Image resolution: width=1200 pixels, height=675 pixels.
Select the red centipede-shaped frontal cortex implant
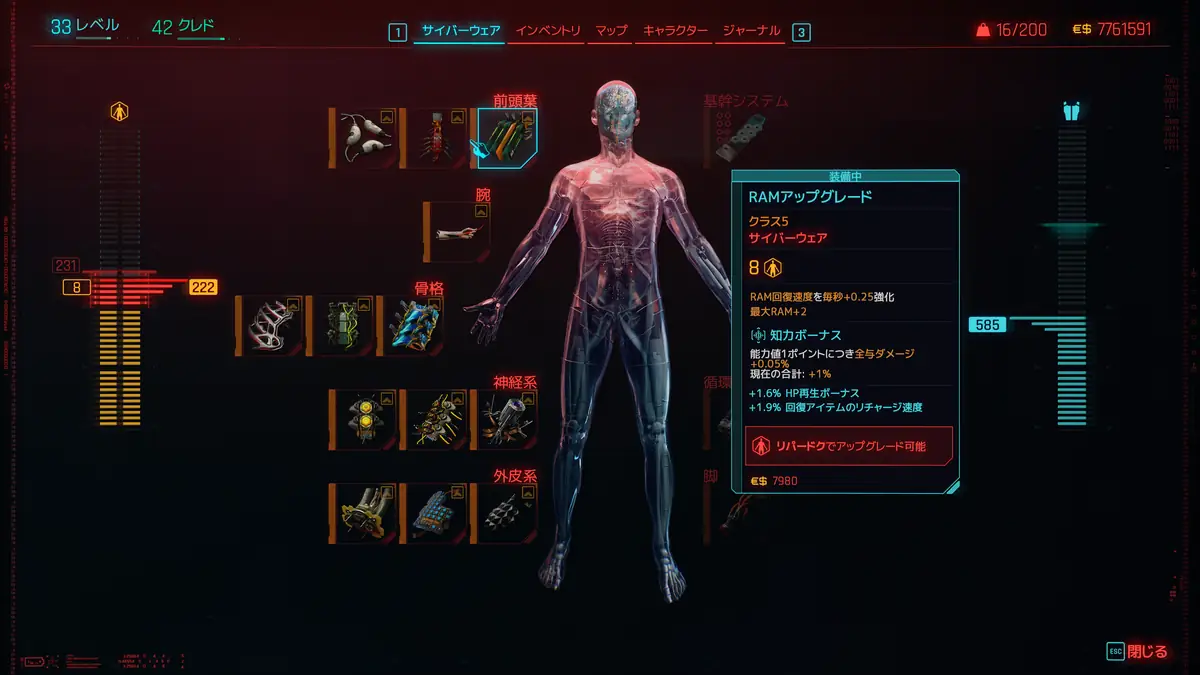436,138
